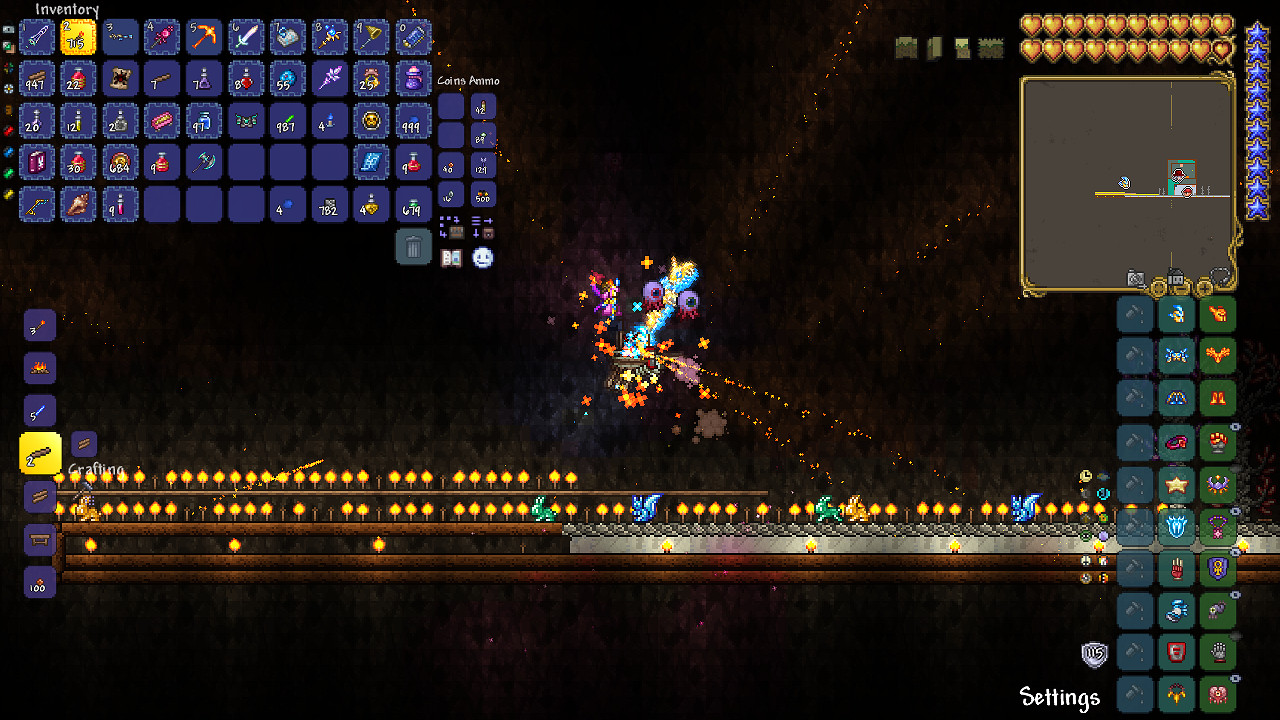This screenshot has width=1280, height=720.
Task: Select the torches in hotbar slot two
Action: click(79, 37)
